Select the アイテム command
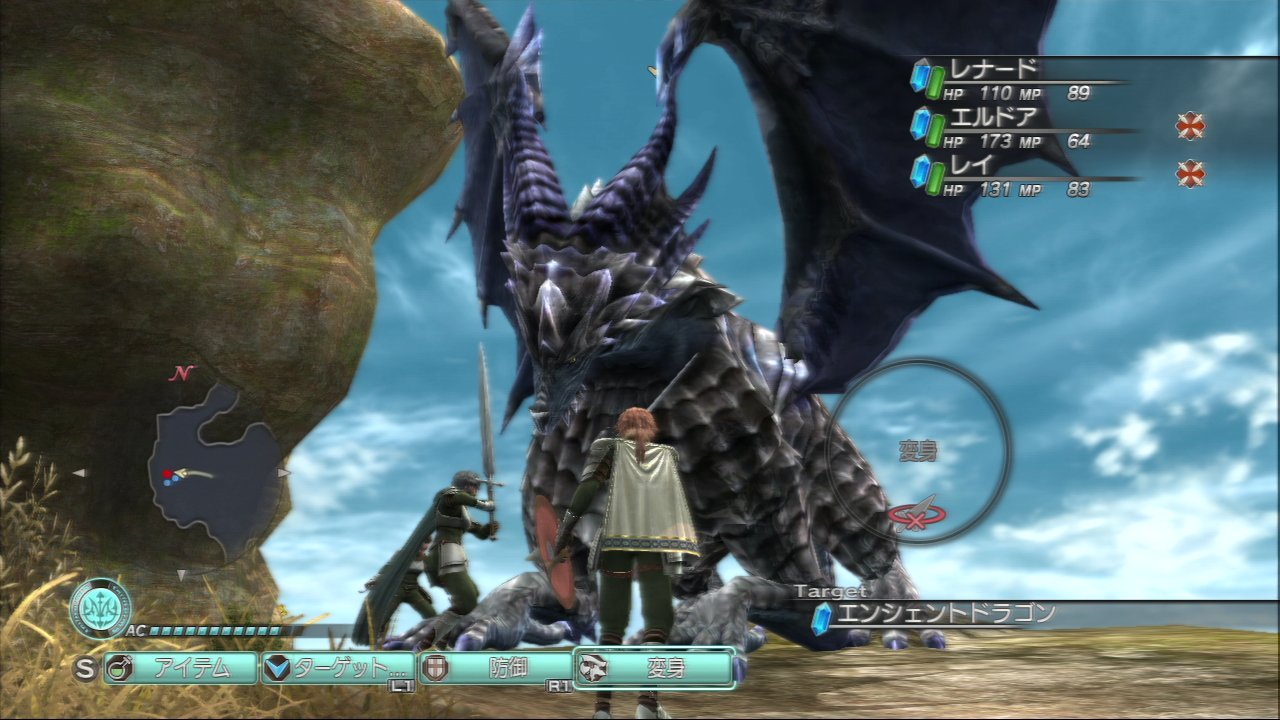This screenshot has height=720, width=1280. (x=181, y=668)
